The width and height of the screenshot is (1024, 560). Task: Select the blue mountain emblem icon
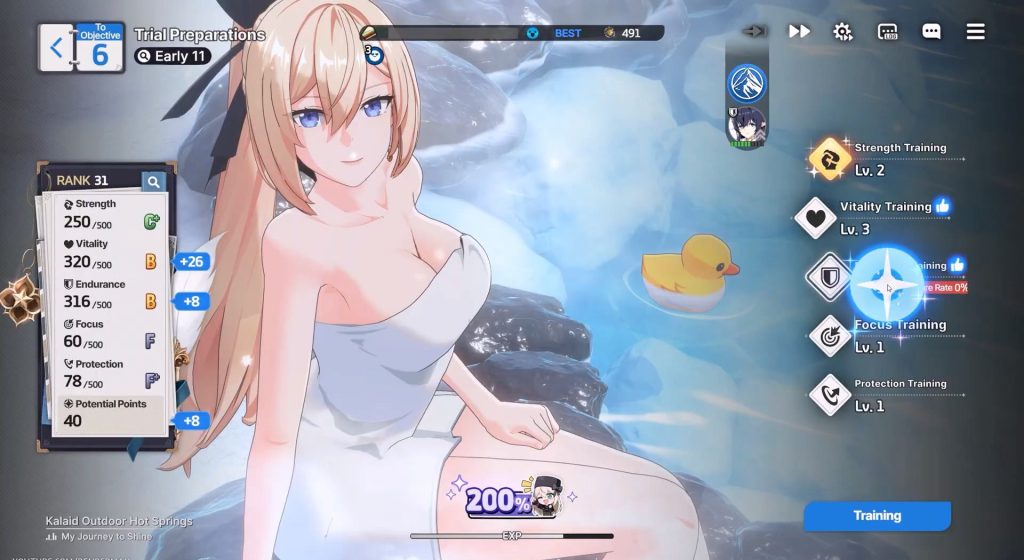[746, 84]
